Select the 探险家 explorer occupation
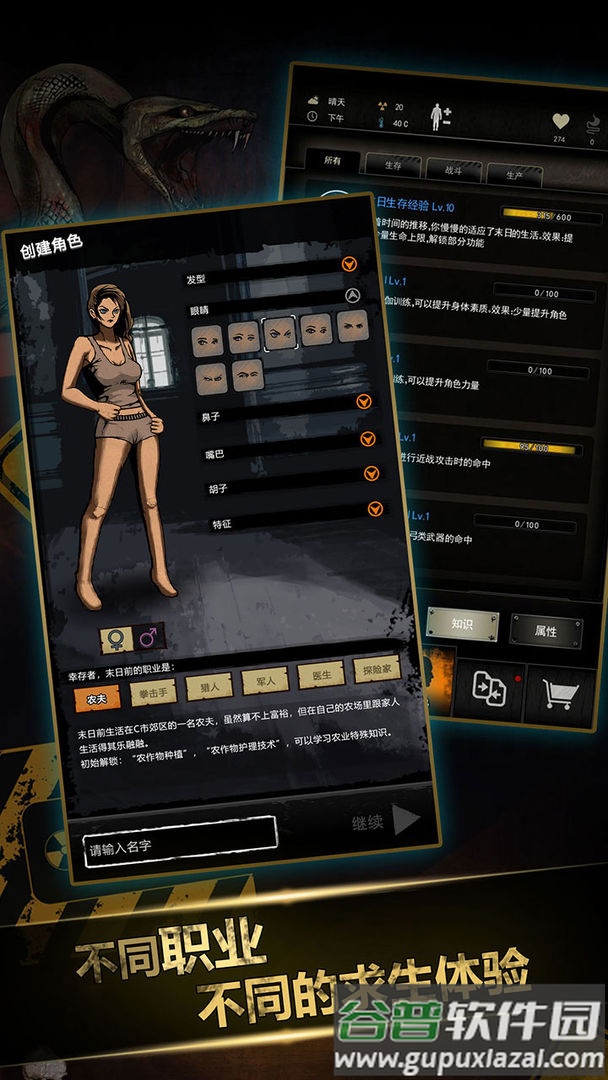 (x=378, y=669)
